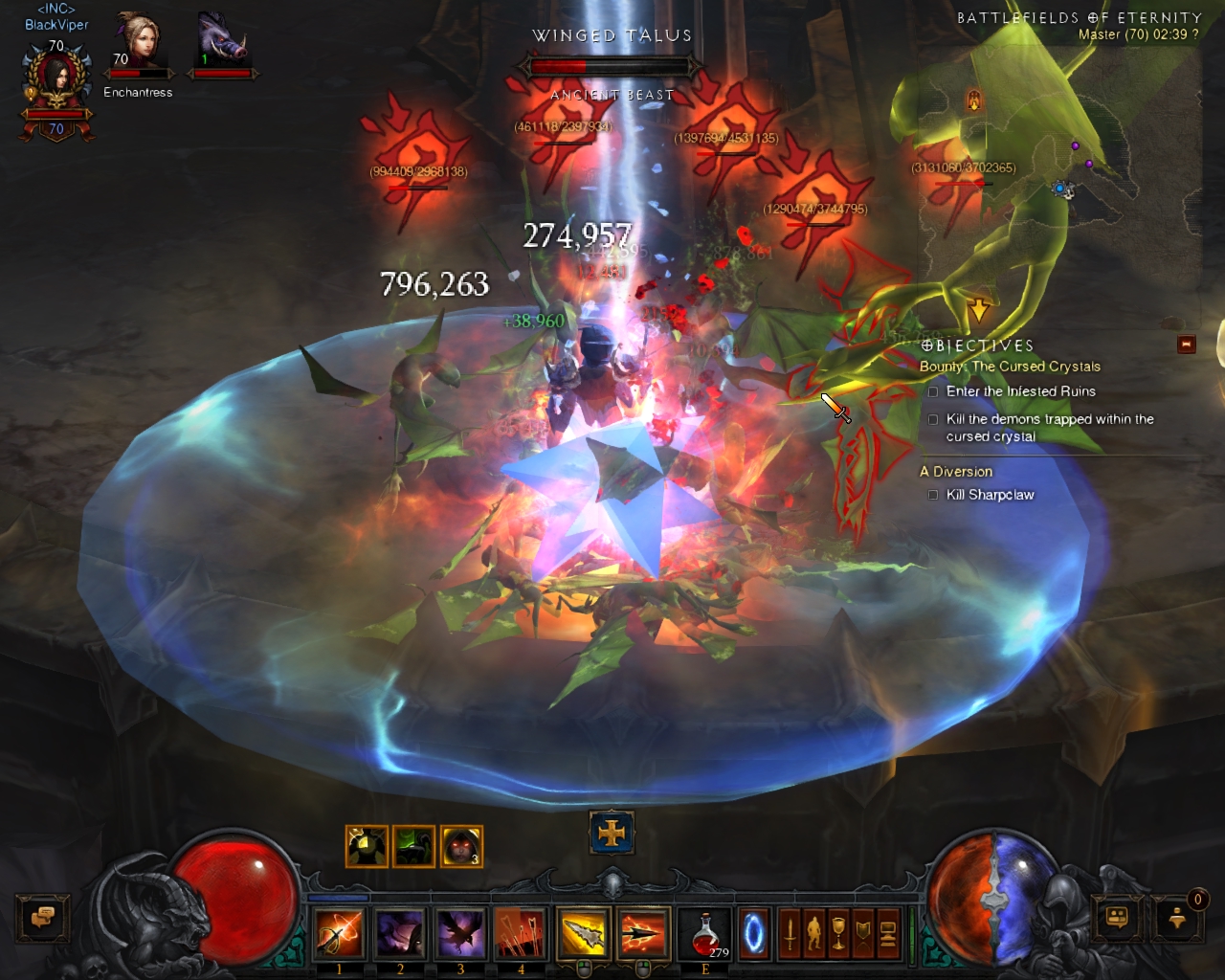This screenshot has width=1225, height=980.
Task: Select the red arrow right-mouse skill
Action: pos(643,934)
